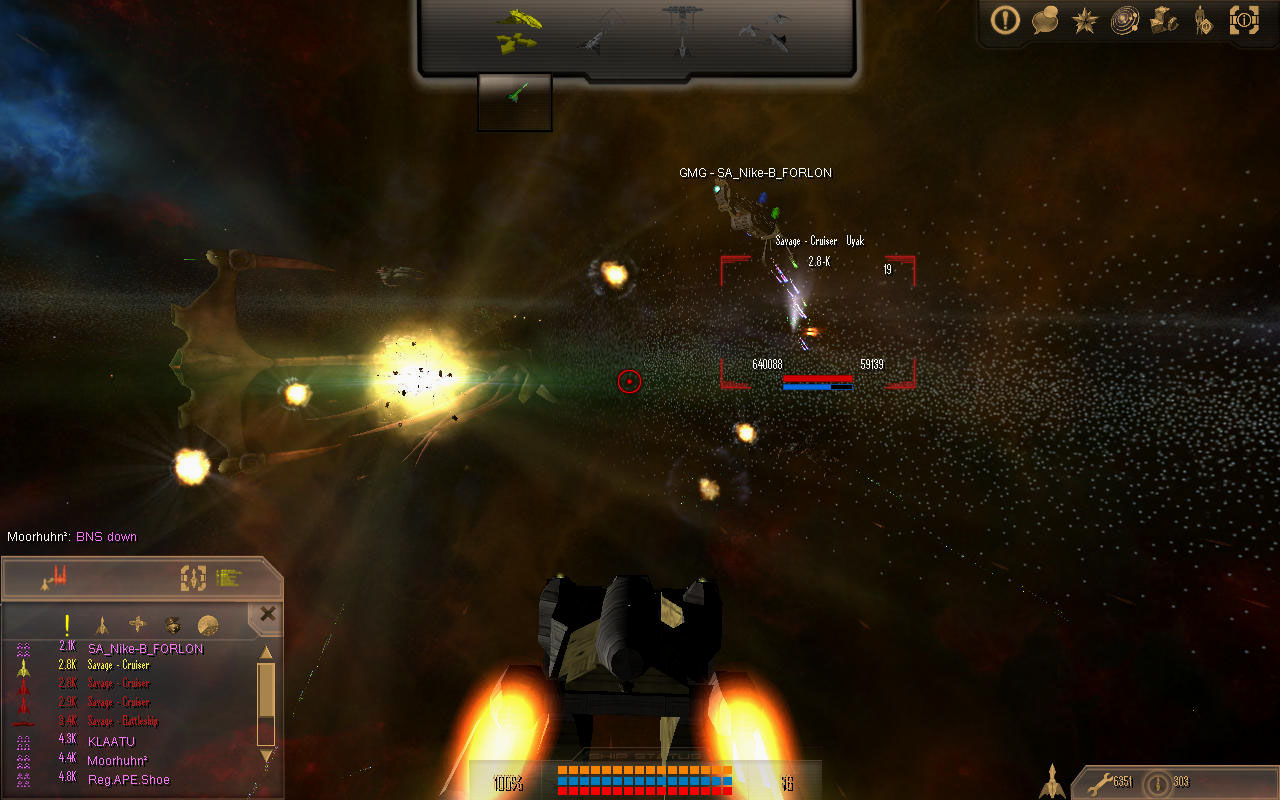Open the chat window icon
The image size is (1280, 800).
(1046, 22)
